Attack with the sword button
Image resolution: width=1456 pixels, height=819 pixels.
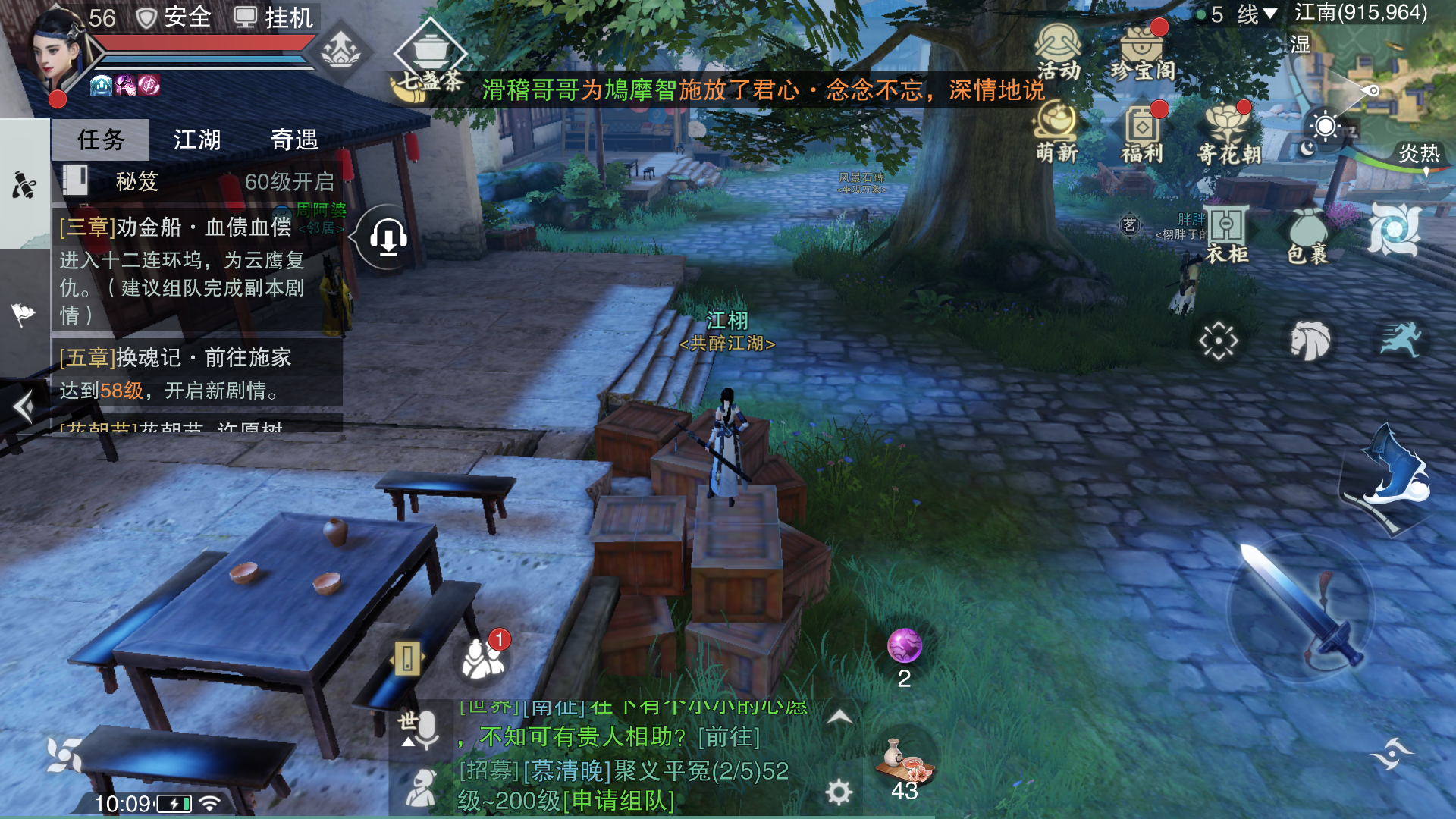click(x=1301, y=607)
